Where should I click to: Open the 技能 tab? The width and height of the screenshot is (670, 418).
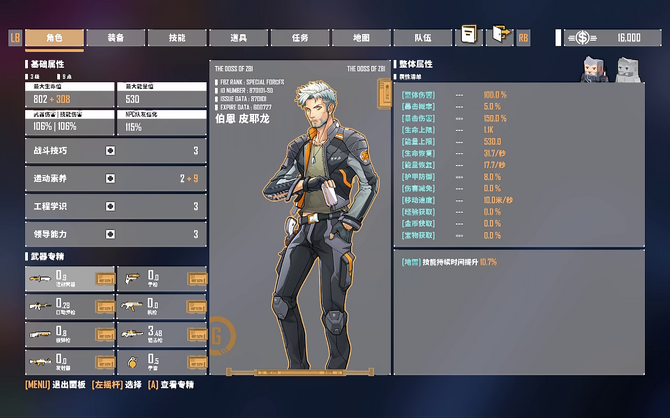click(x=177, y=37)
